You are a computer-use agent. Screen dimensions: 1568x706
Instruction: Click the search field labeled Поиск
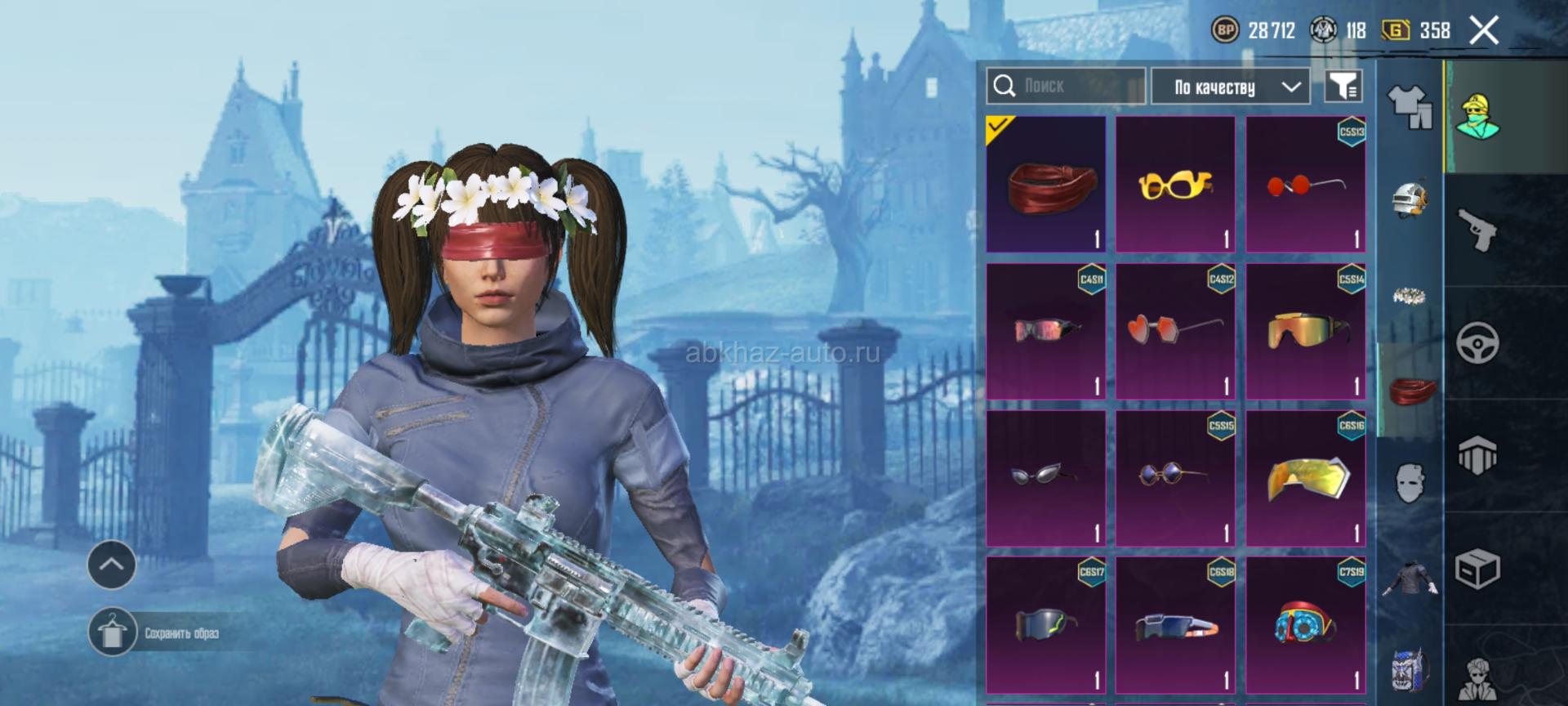(1066, 86)
